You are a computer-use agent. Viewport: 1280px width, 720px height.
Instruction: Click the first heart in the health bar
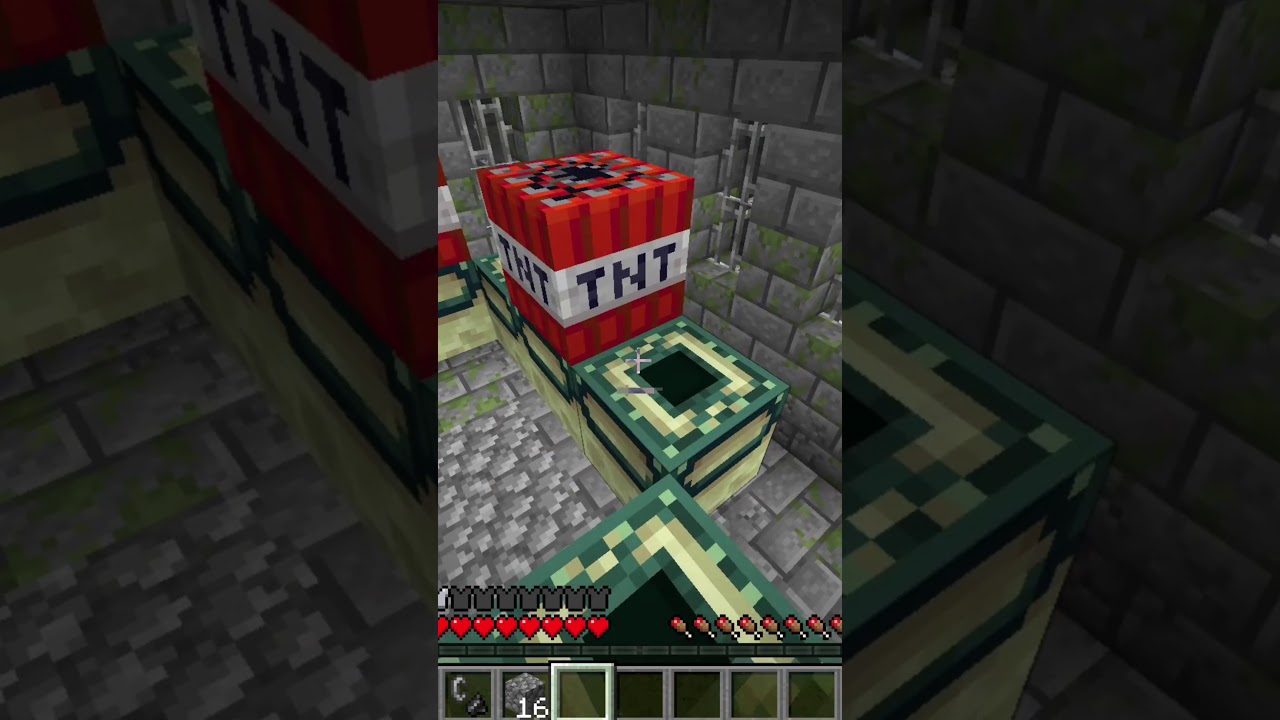click(x=444, y=626)
